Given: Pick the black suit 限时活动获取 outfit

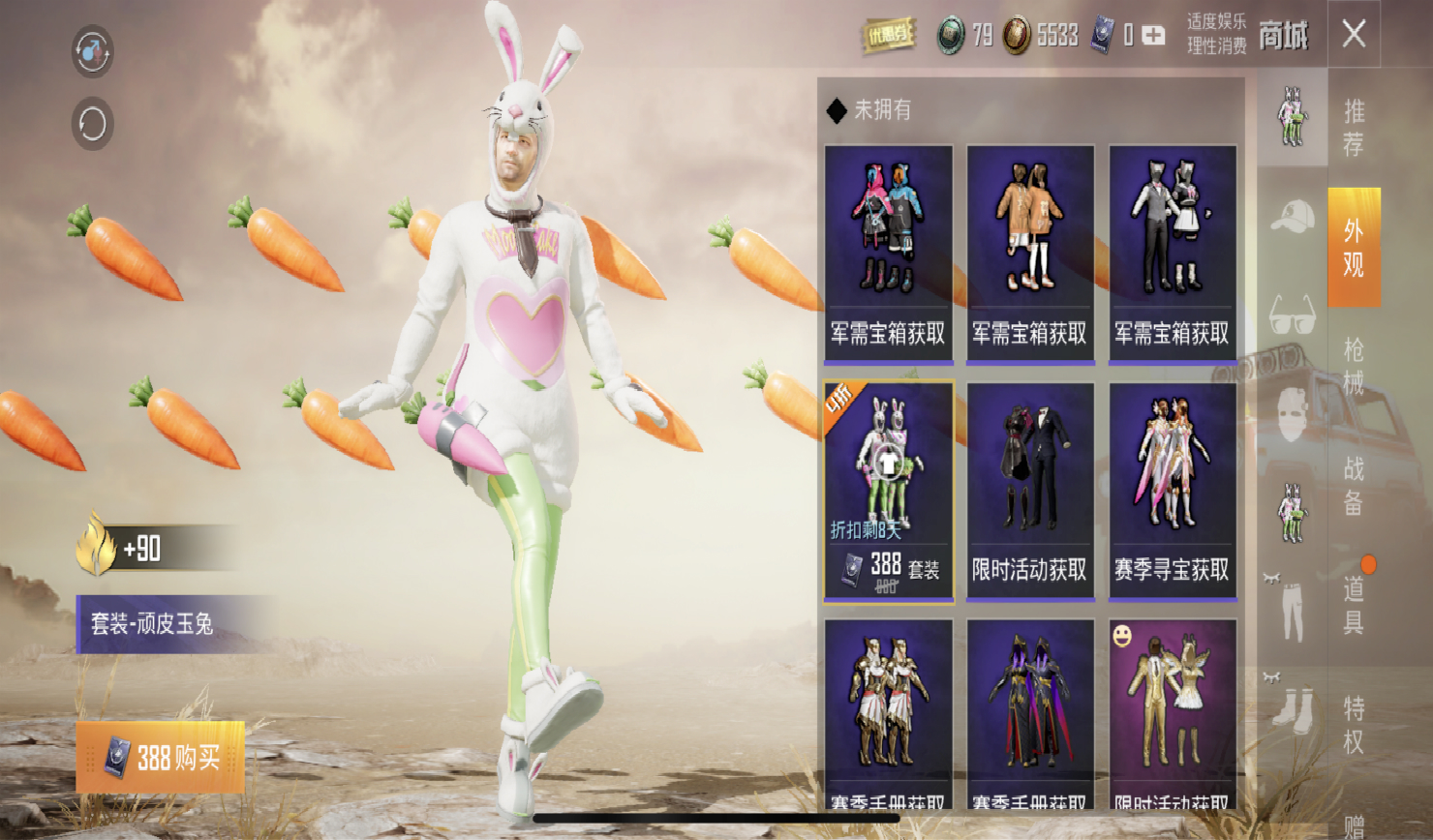Looking at the screenshot, I should (x=1030, y=492).
